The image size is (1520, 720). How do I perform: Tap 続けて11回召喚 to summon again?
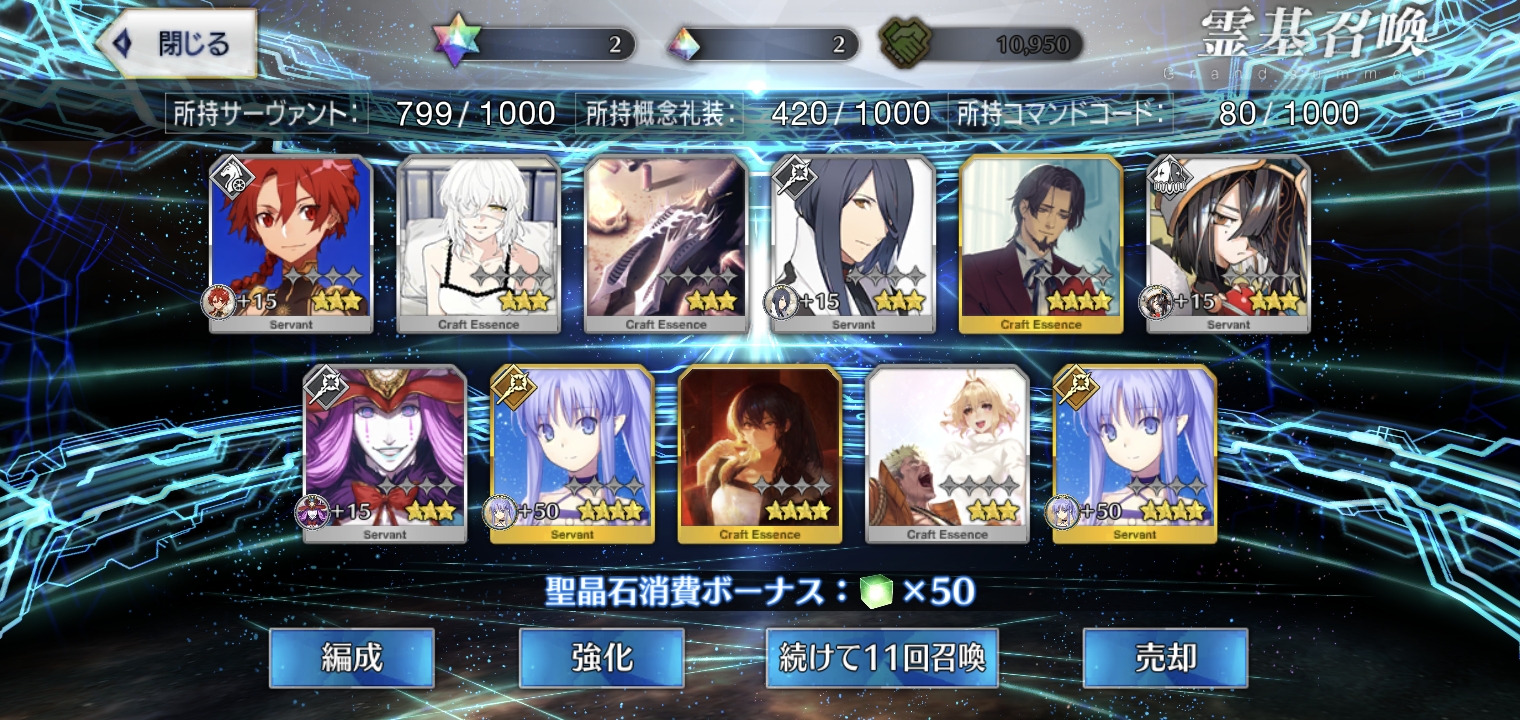pos(882,658)
